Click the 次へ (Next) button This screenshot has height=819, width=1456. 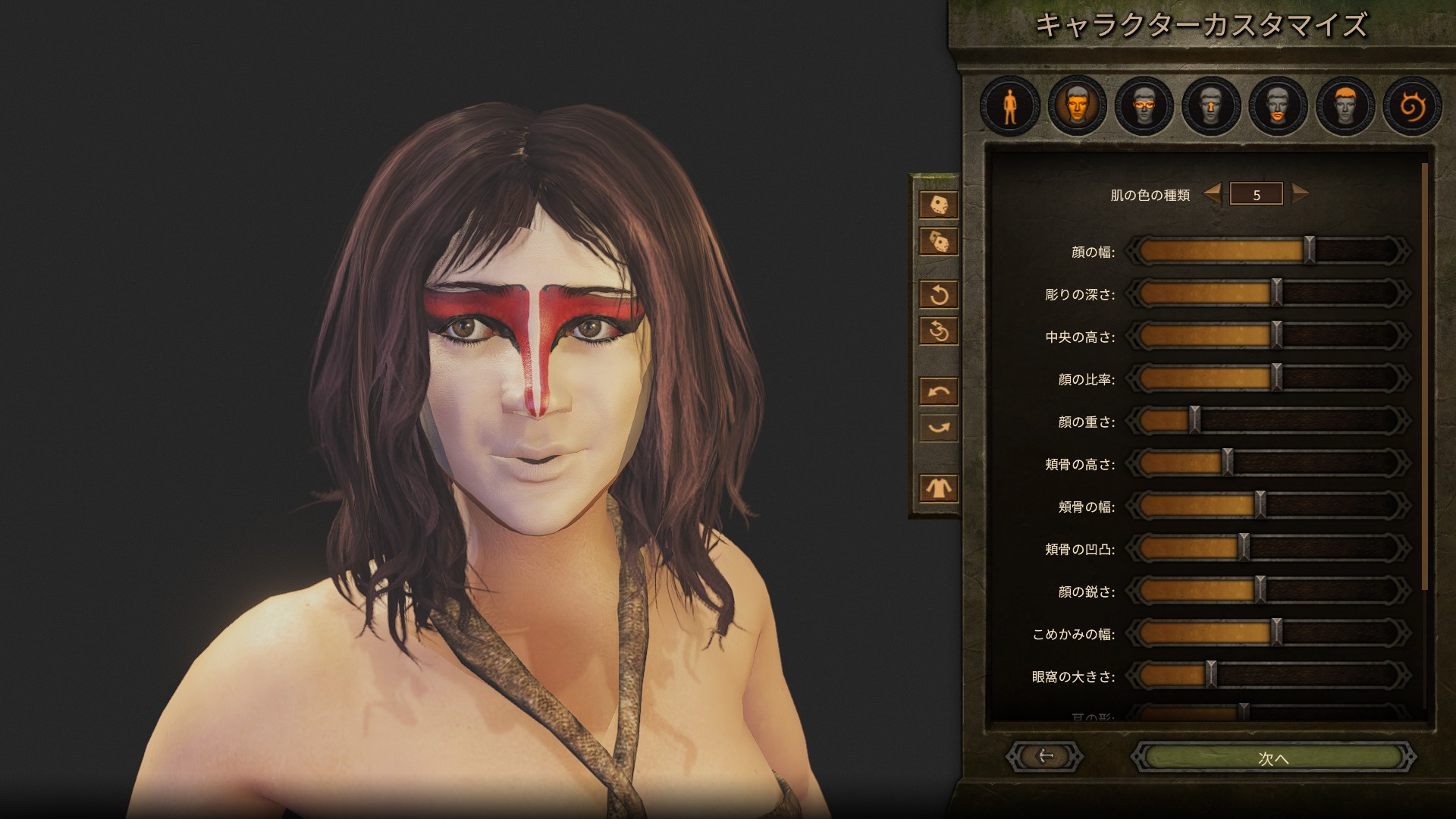tap(1272, 757)
